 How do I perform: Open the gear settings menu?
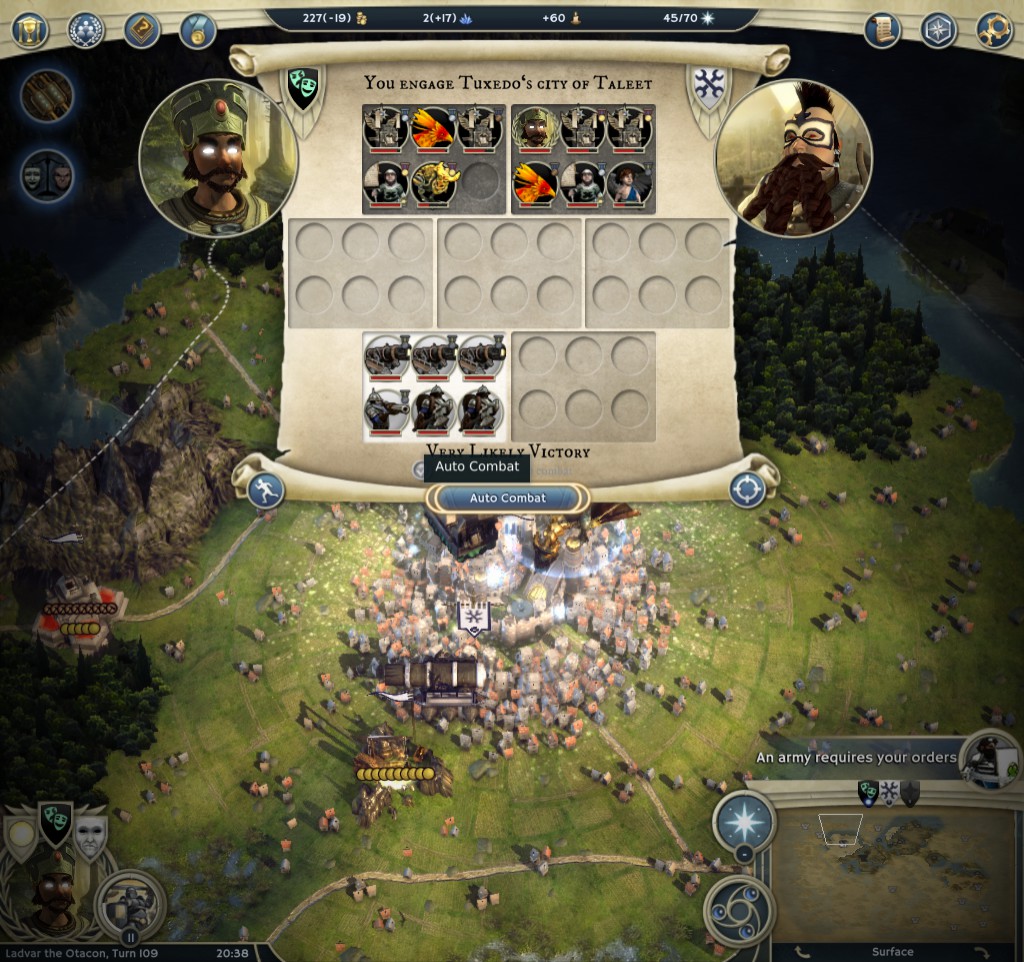(994, 30)
